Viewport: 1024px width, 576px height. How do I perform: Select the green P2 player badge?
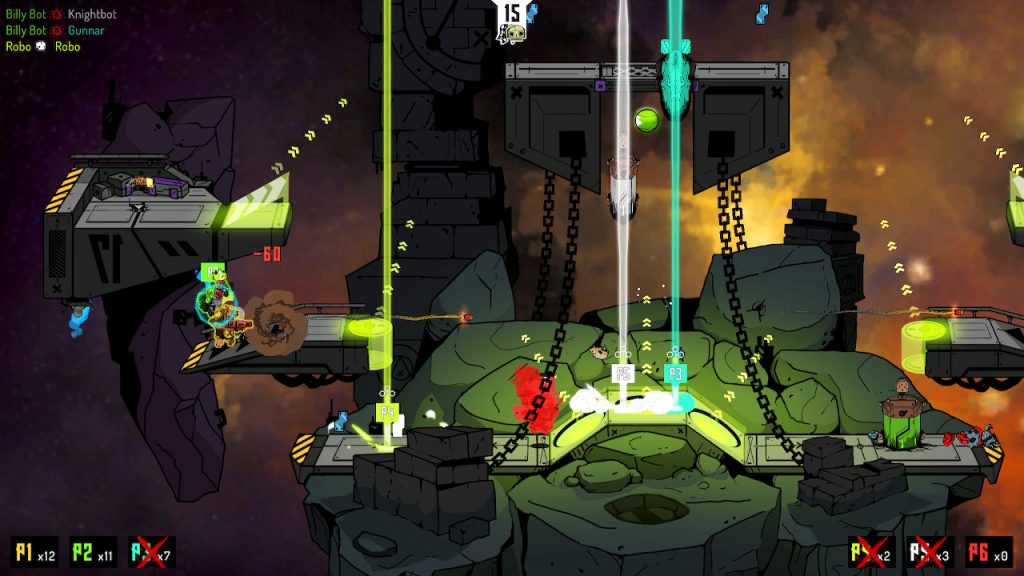[93, 552]
